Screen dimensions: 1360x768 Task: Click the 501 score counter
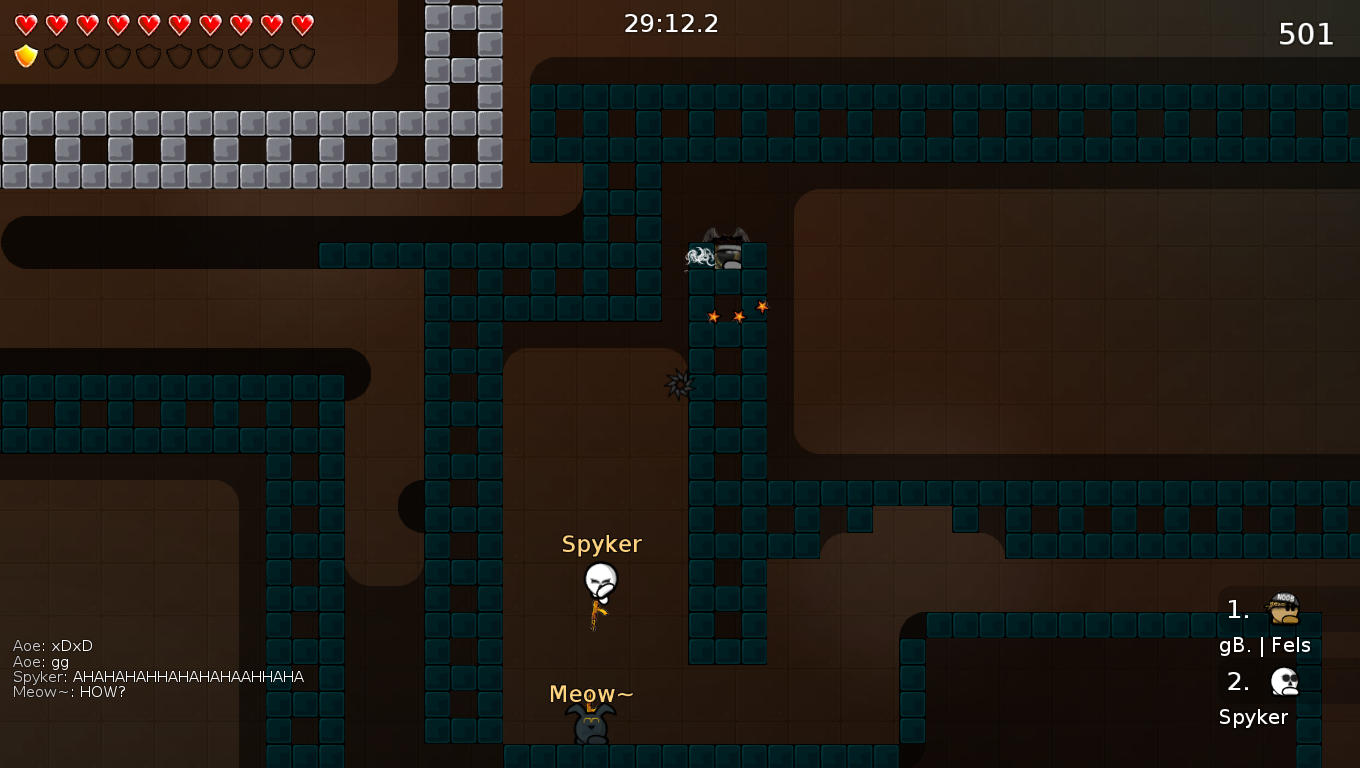point(1306,34)
